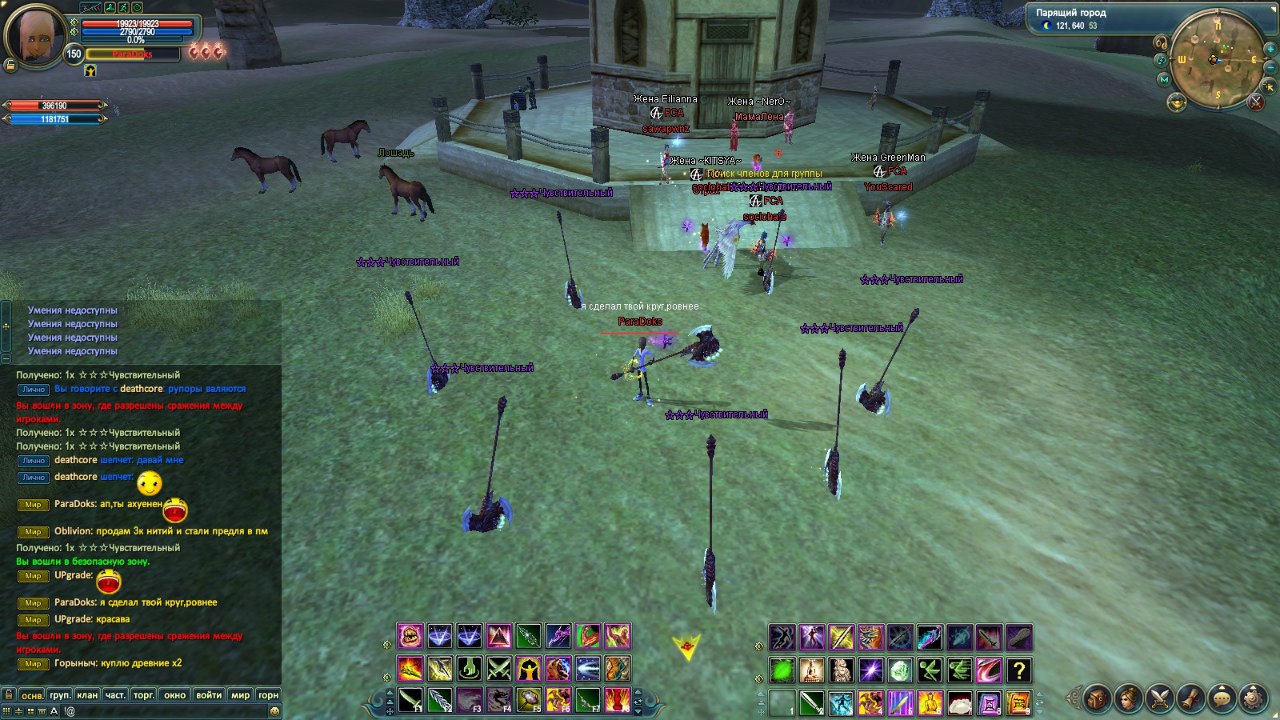Activate the red chalice skill on F8
The image size is (1280, 720).
pos(617,699)
